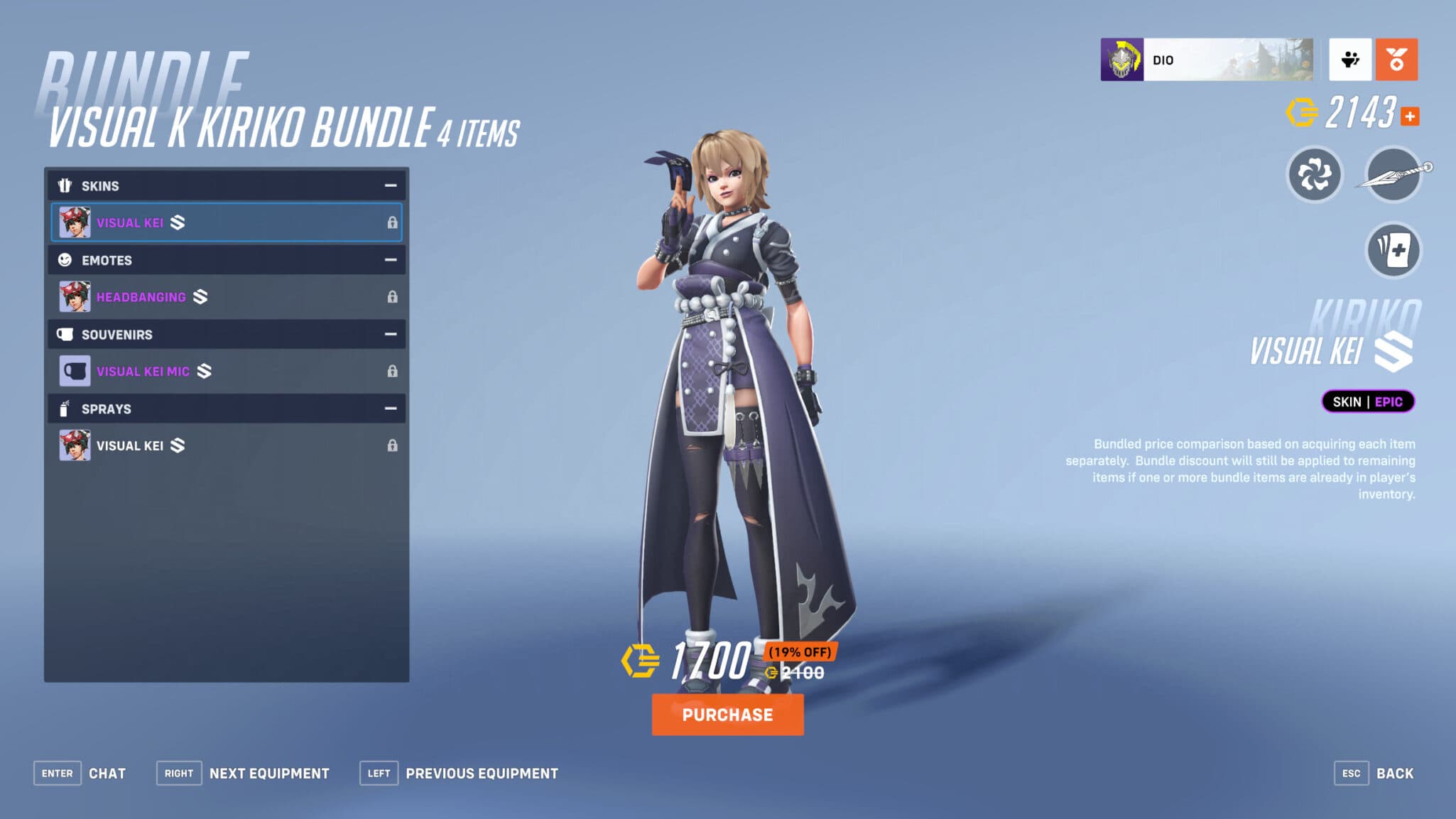Collapse the Emotes section
This screenshot has width=1456, height=819.
tap(390, 260)
